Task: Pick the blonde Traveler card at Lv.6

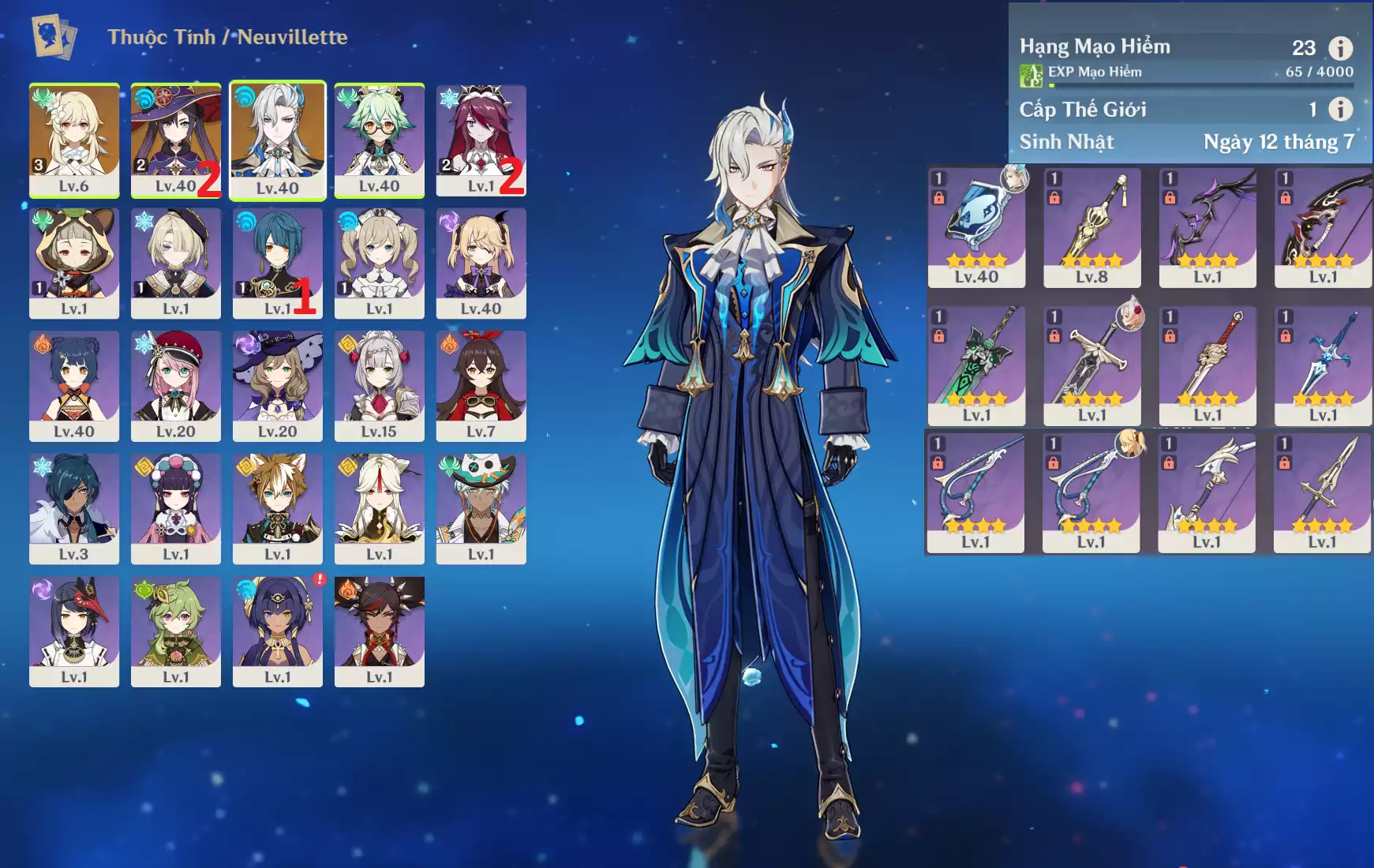Action: tap(74, 139)
